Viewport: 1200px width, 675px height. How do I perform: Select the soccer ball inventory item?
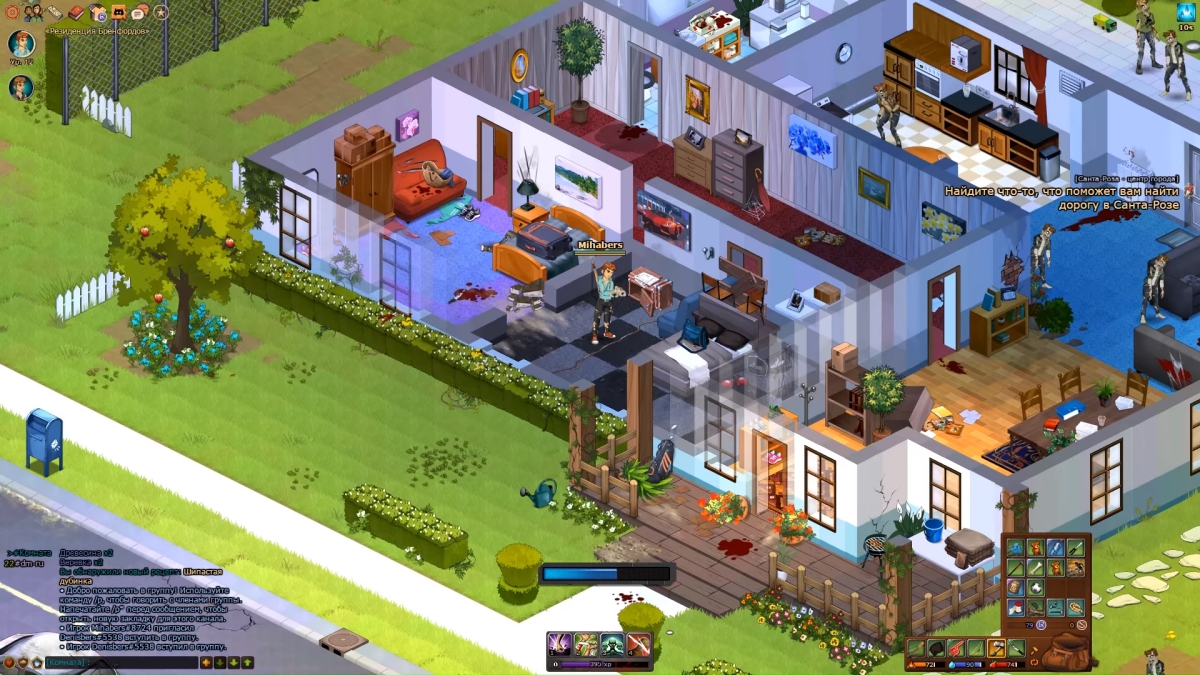point(1036,588)
